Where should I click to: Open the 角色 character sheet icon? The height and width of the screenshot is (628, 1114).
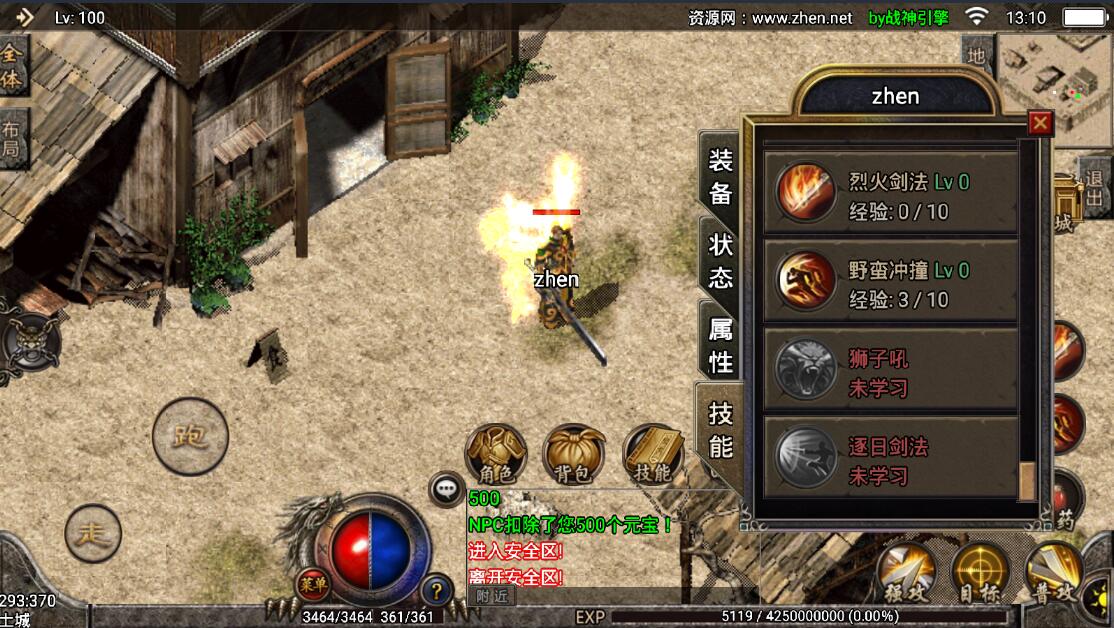496,456
